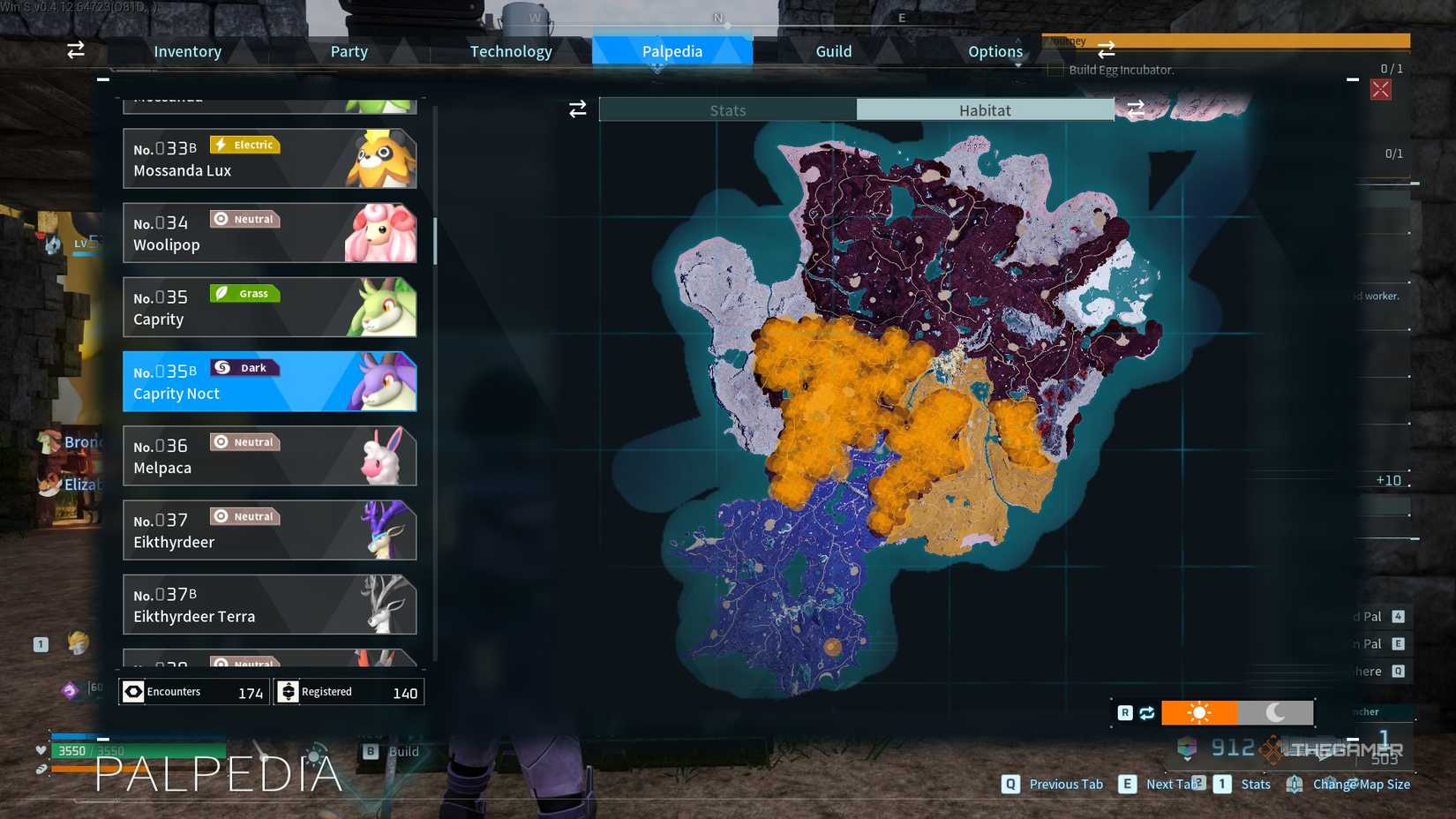Viewport: 1456px width, 819px height.
Task: Click the Previous Tab shortcut label
Action: [x=1065, y=784]
